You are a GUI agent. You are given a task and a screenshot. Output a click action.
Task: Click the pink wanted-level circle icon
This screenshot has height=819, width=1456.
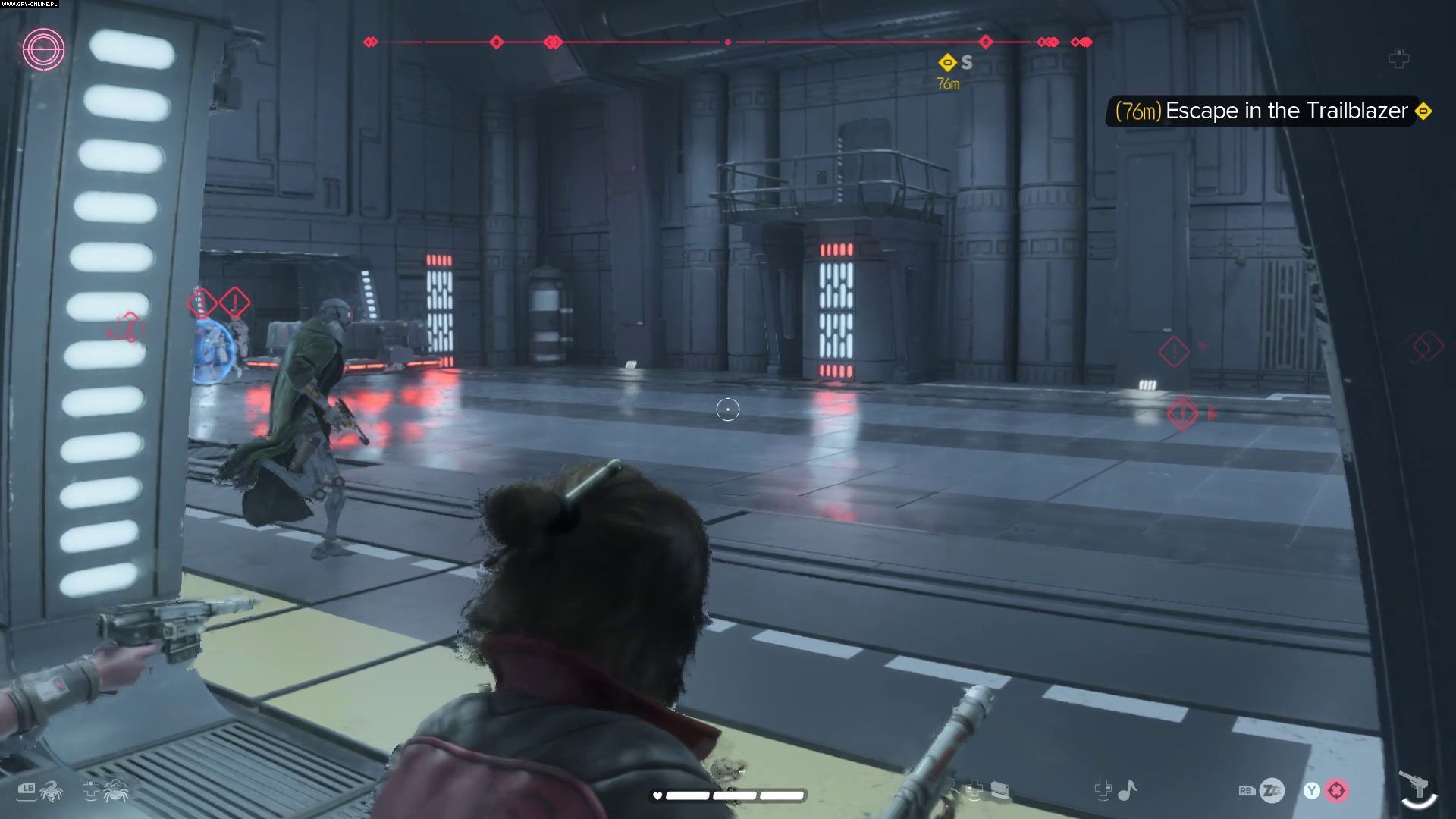[43, 50]
